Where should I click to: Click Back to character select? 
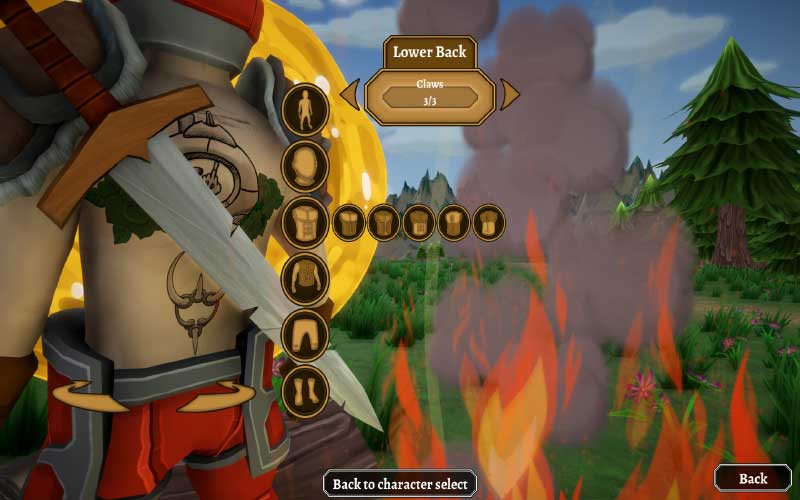pyautogui.click(x=400, y=484)
